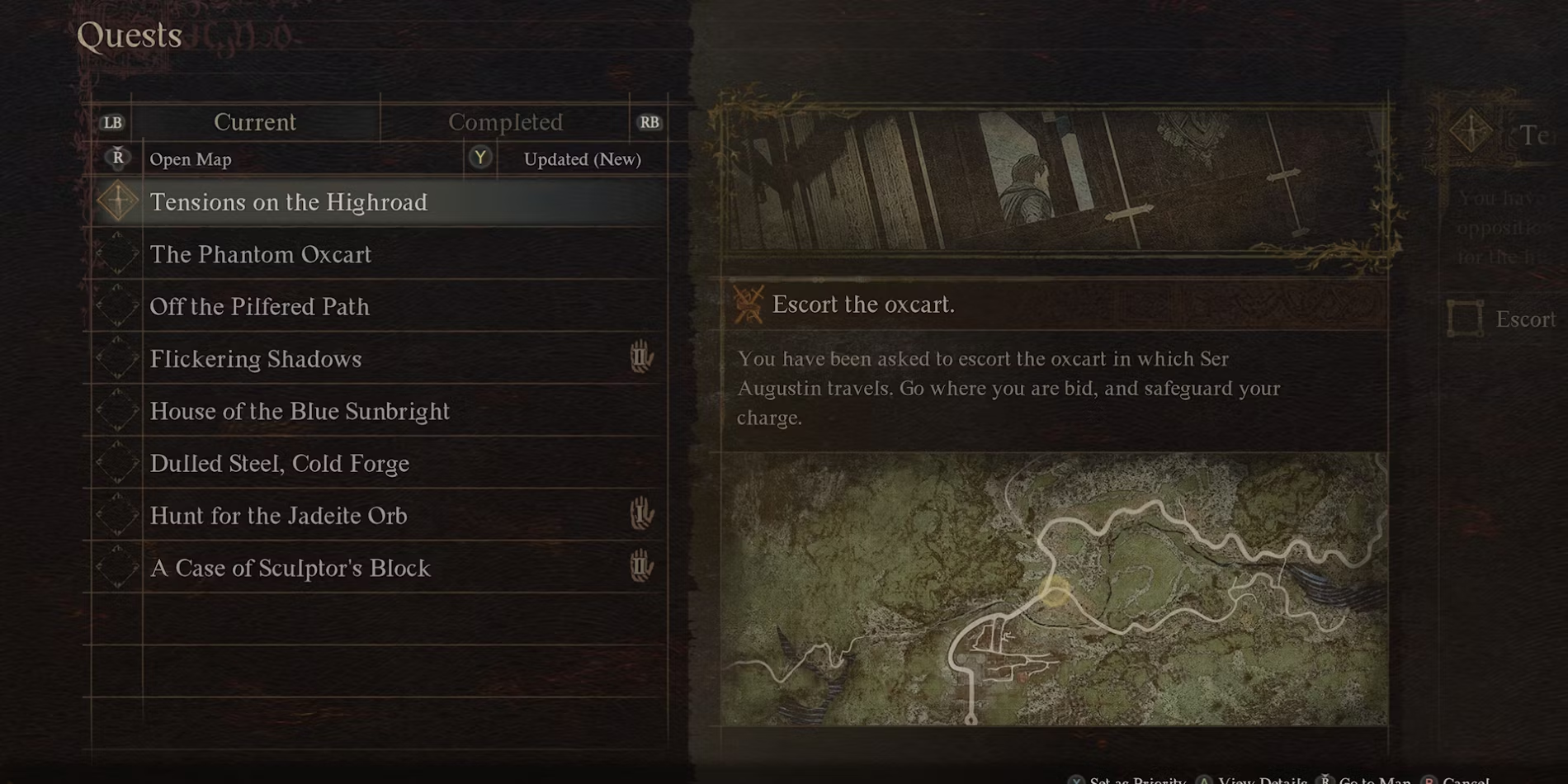Pick the House of the Blue Sunbright quest
Image resolution: width=1568 pixels, height=784 pixels.
[x=300, y=411]
